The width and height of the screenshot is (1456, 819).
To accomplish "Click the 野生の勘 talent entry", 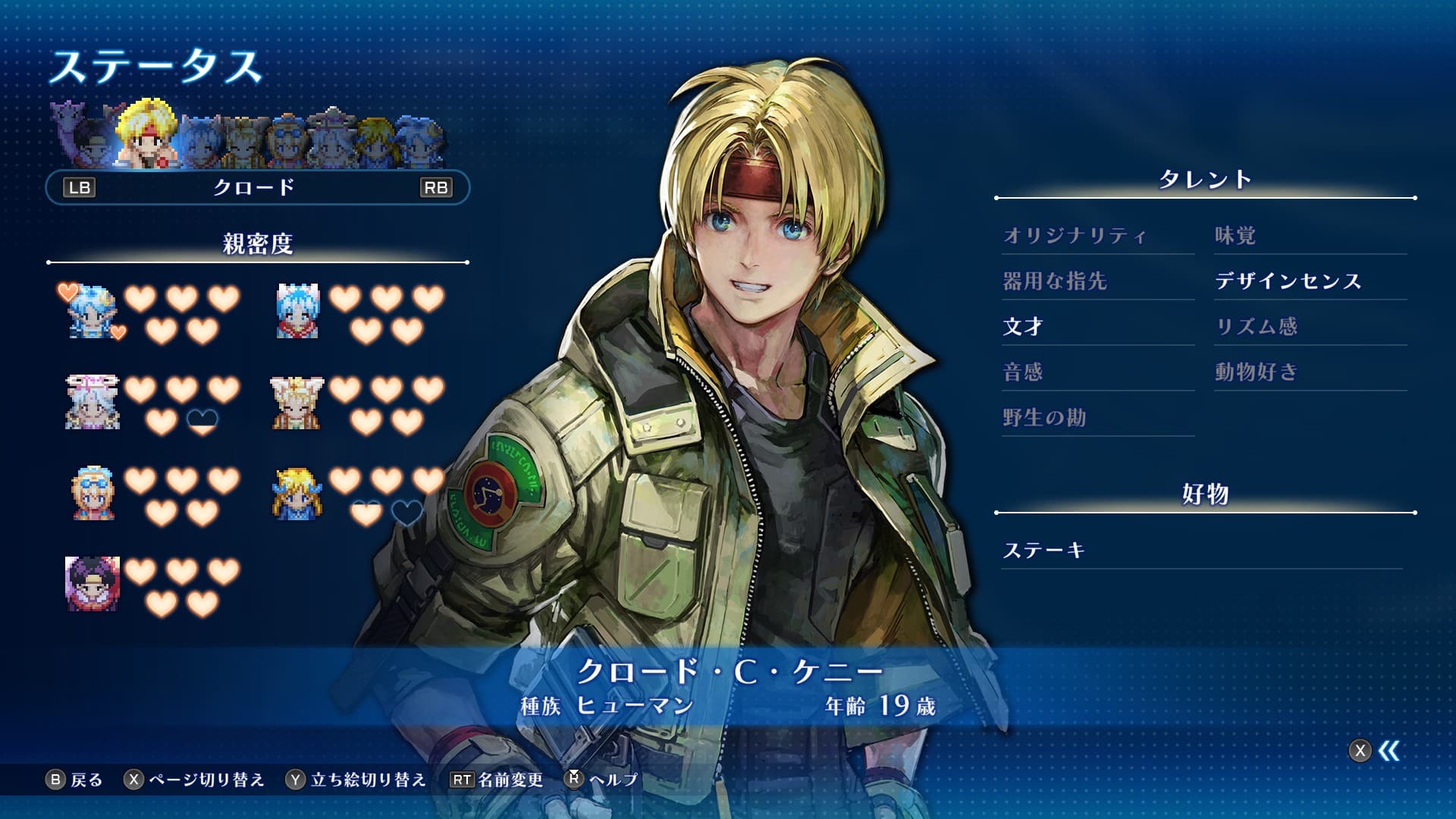I will [x=1044, y=418].
